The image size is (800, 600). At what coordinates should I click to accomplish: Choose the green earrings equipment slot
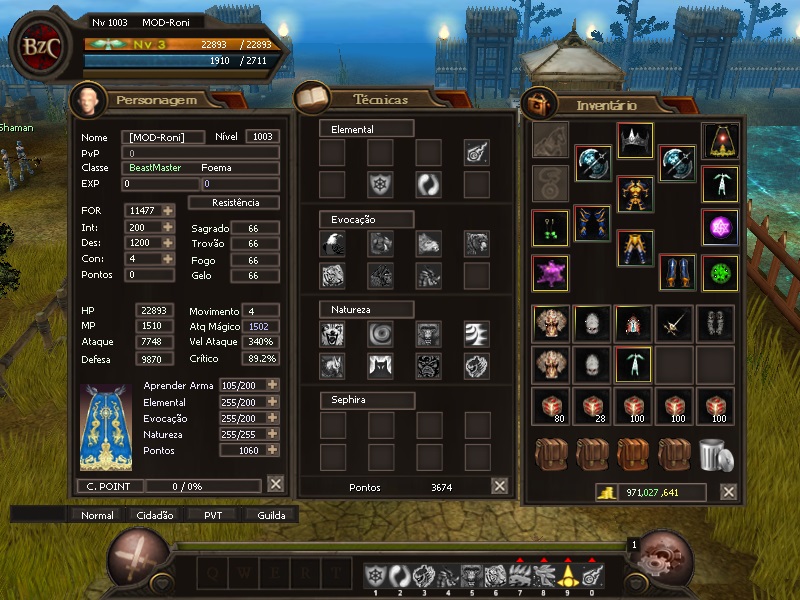550,228
